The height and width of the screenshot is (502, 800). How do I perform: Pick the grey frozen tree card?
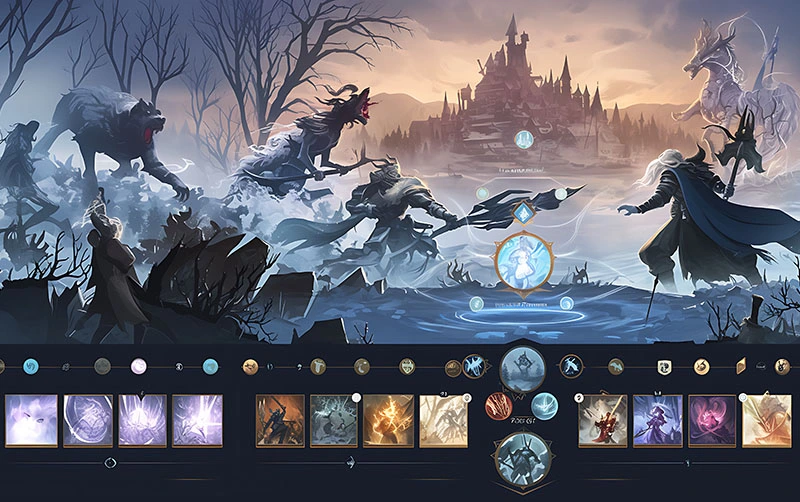pyautogui.click(x=334, y=419)
